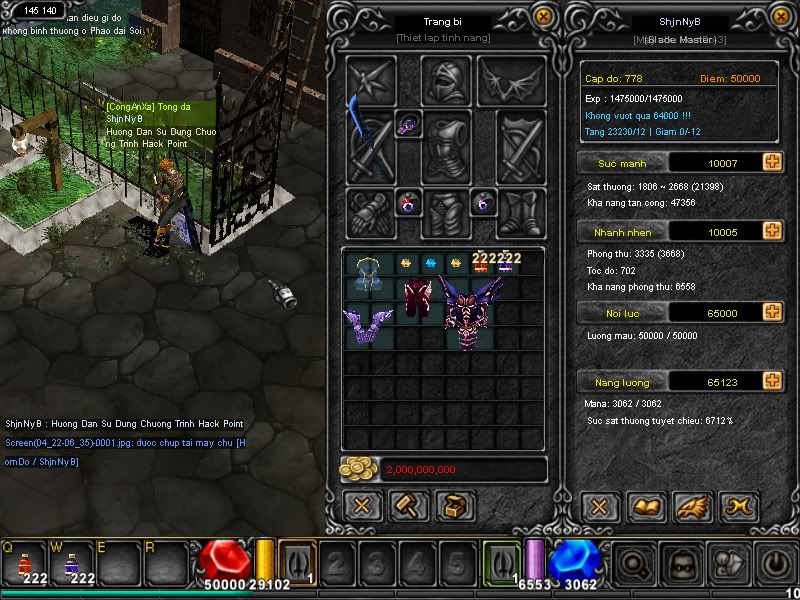
Task: Select the large purple horned armor
Action: click(x=470, y=310)
